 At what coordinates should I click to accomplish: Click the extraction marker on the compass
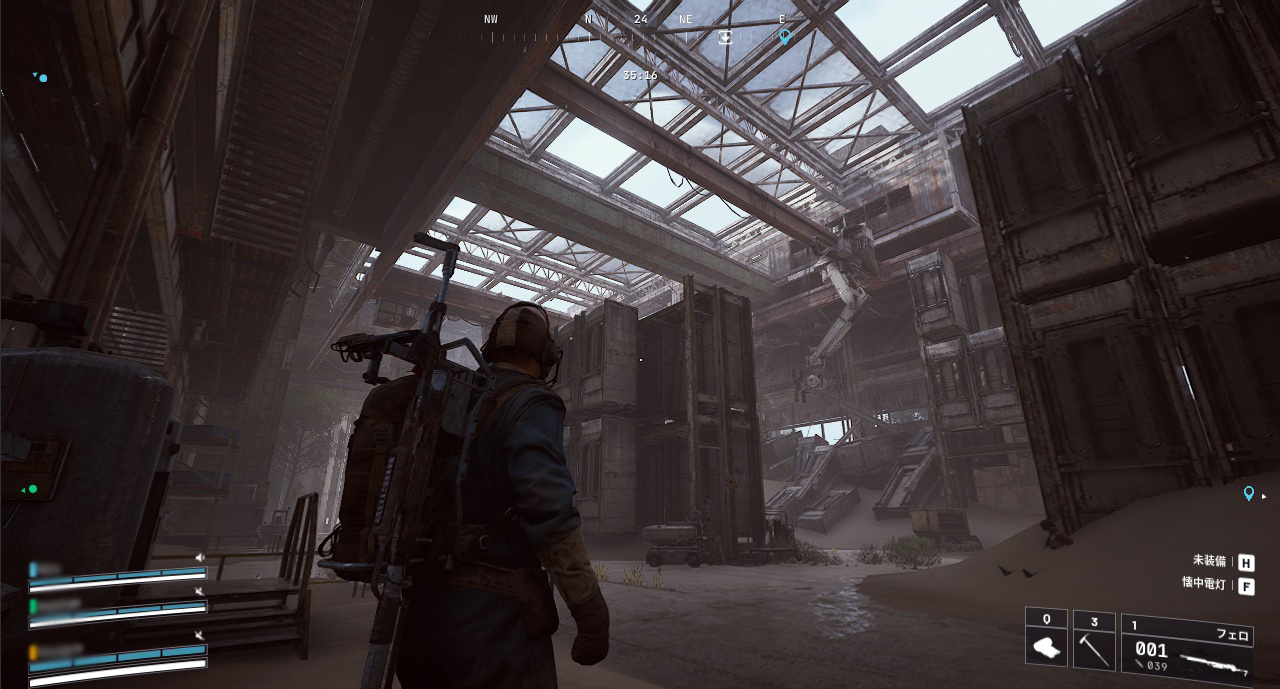[x=725, y=37]
